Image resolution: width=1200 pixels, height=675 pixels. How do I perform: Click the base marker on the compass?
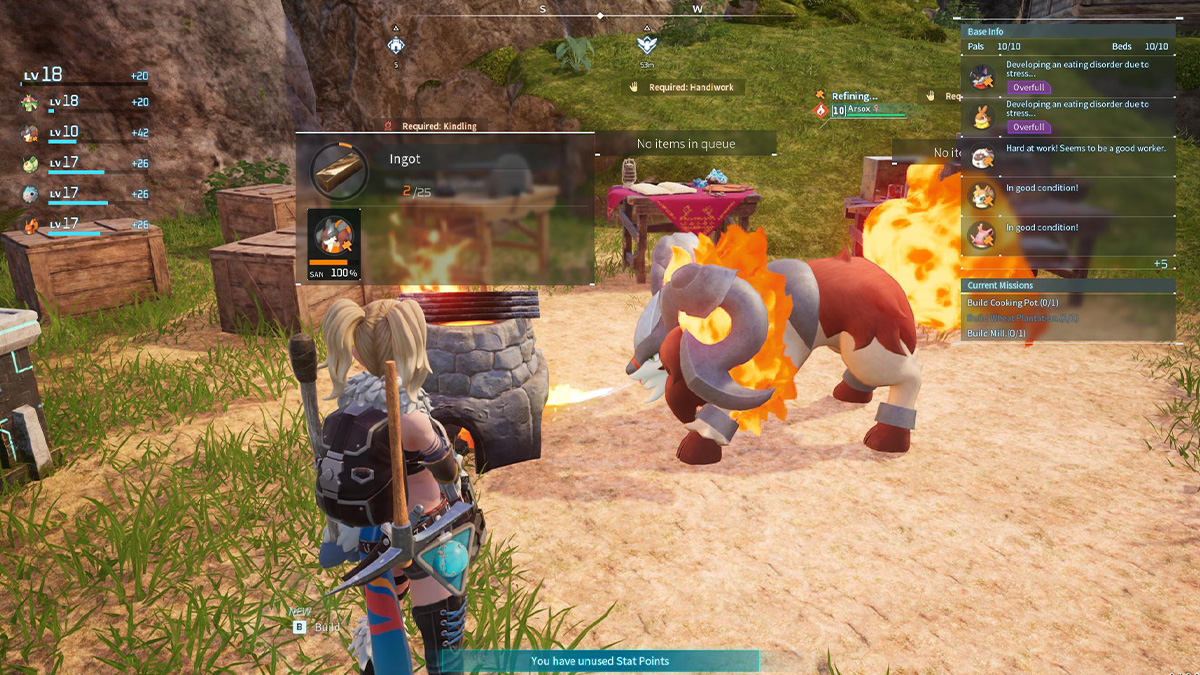tap(396, 45)
